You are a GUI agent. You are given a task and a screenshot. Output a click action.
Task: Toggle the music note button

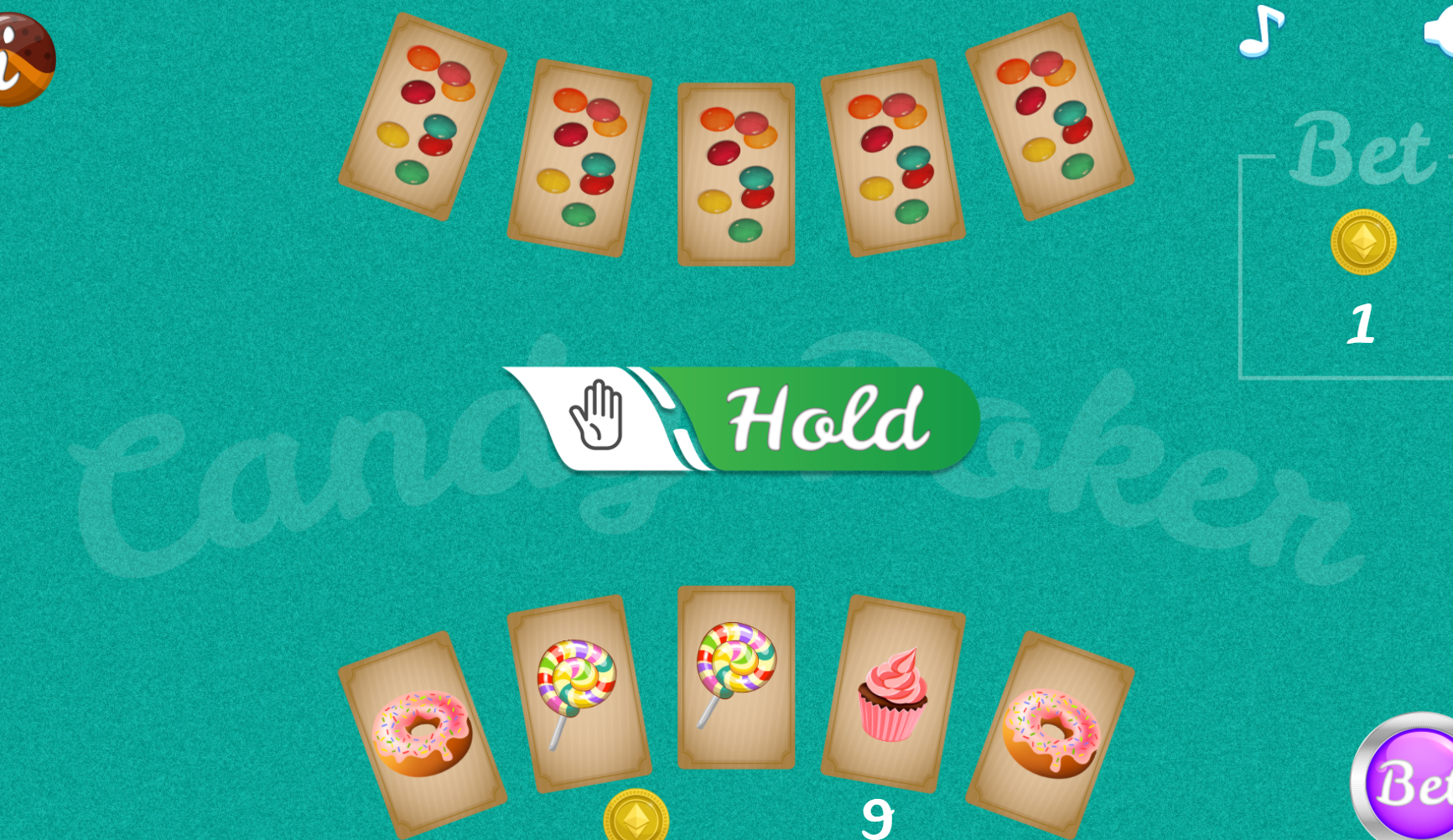click(1260, 32)
